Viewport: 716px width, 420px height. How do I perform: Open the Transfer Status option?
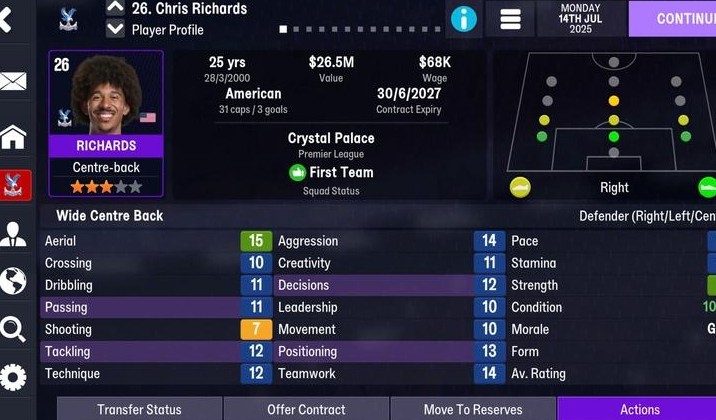pyautogui.click(x=139, y=409)
